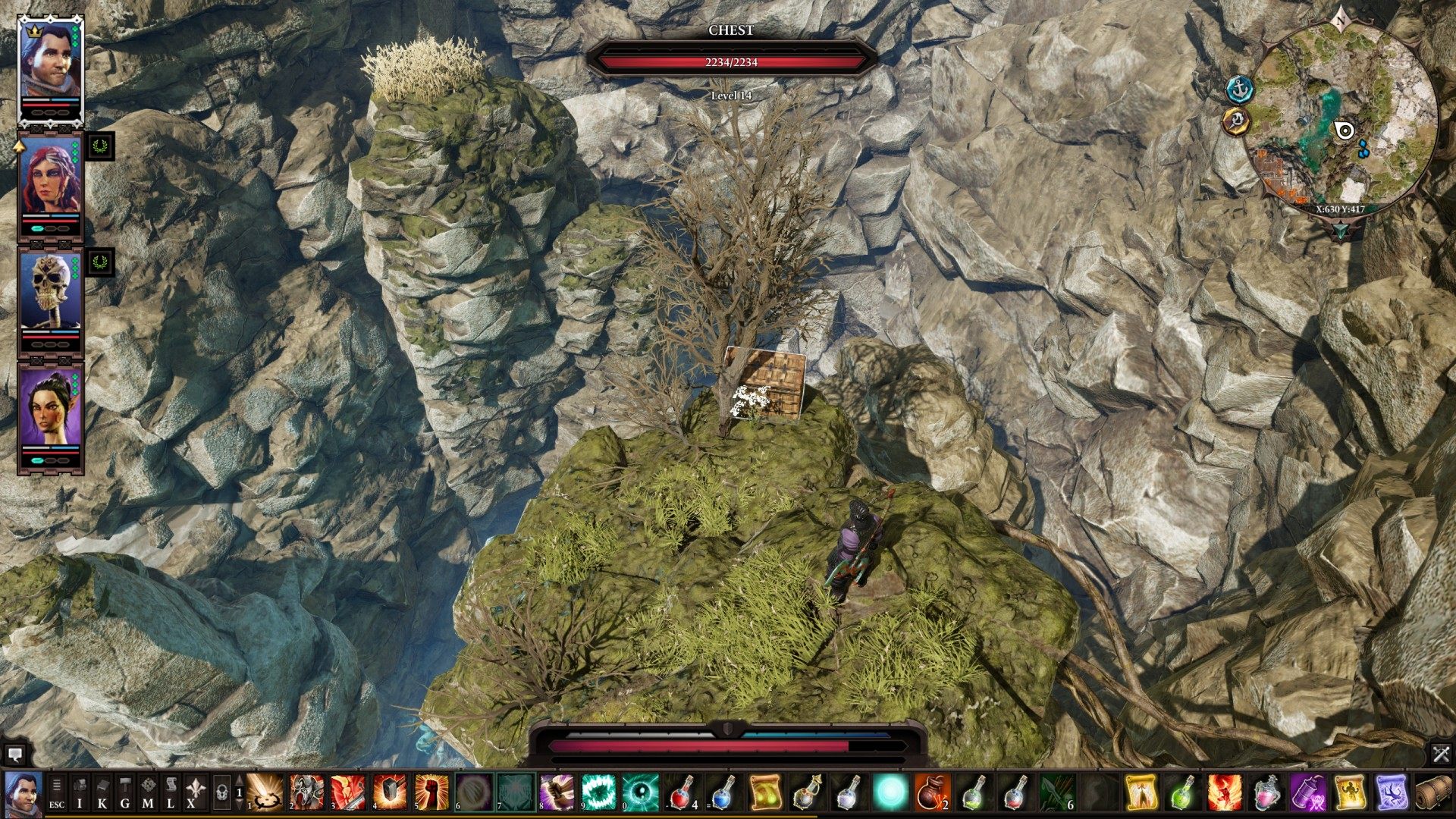Choose the dark-haired elf party portrait
1456x819 pixels.
click(50, 409)
